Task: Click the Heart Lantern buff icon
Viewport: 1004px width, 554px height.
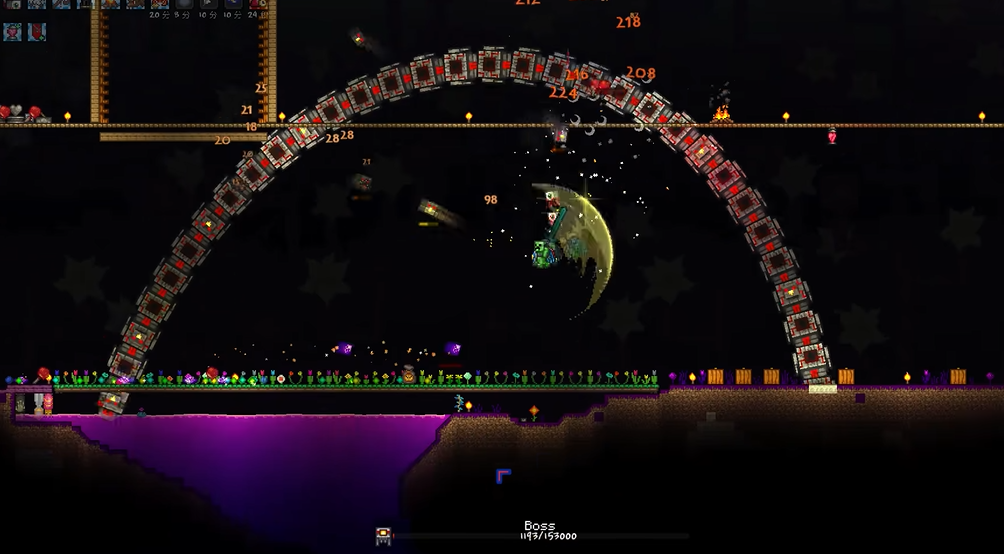Action: [x=12, y=31]
